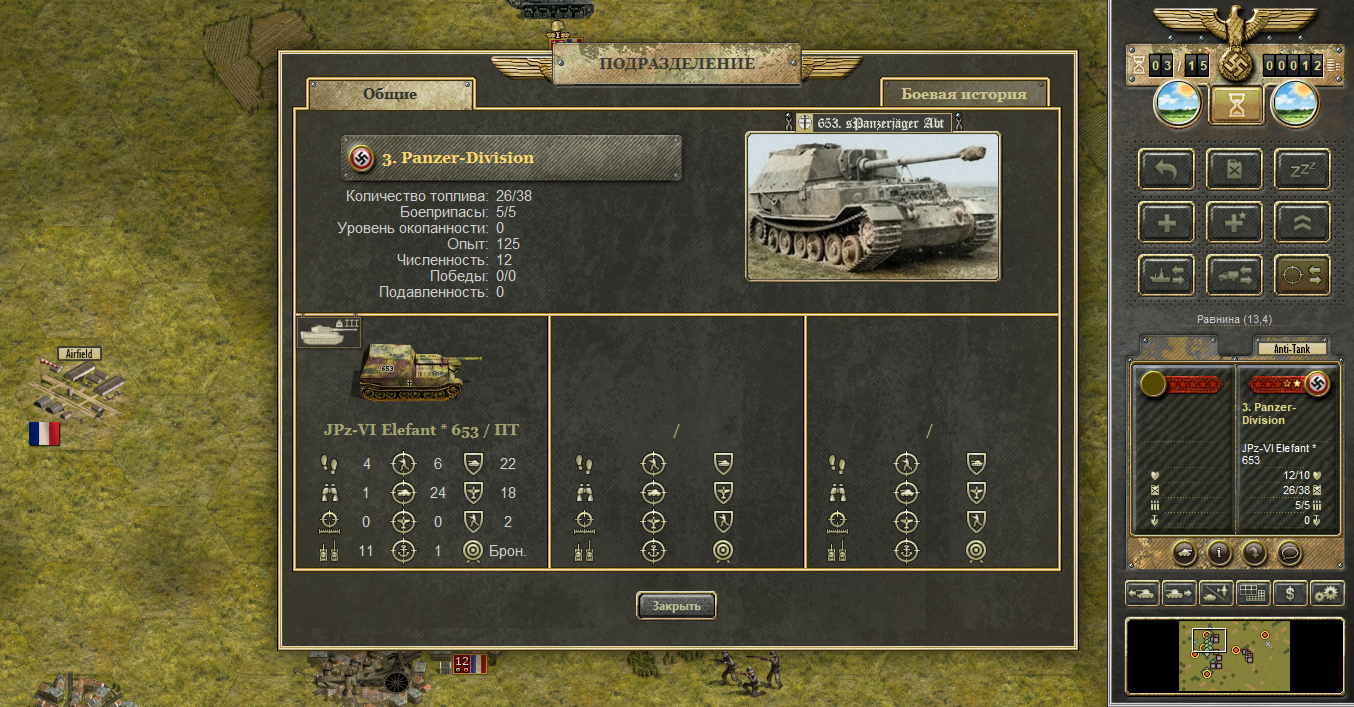Click the minimap
This screenshot has height=707, width=1354.
click(x=1234, y=655)
